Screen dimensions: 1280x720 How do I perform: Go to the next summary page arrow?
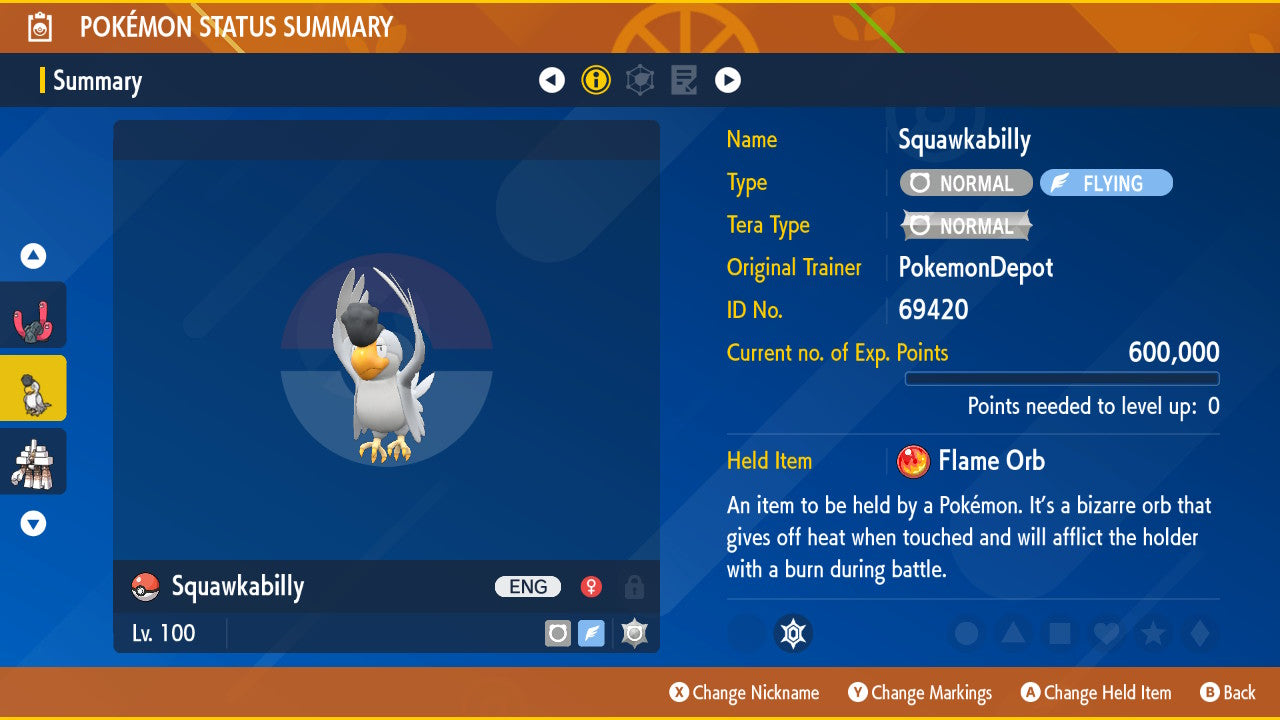[x=728, y=80]
